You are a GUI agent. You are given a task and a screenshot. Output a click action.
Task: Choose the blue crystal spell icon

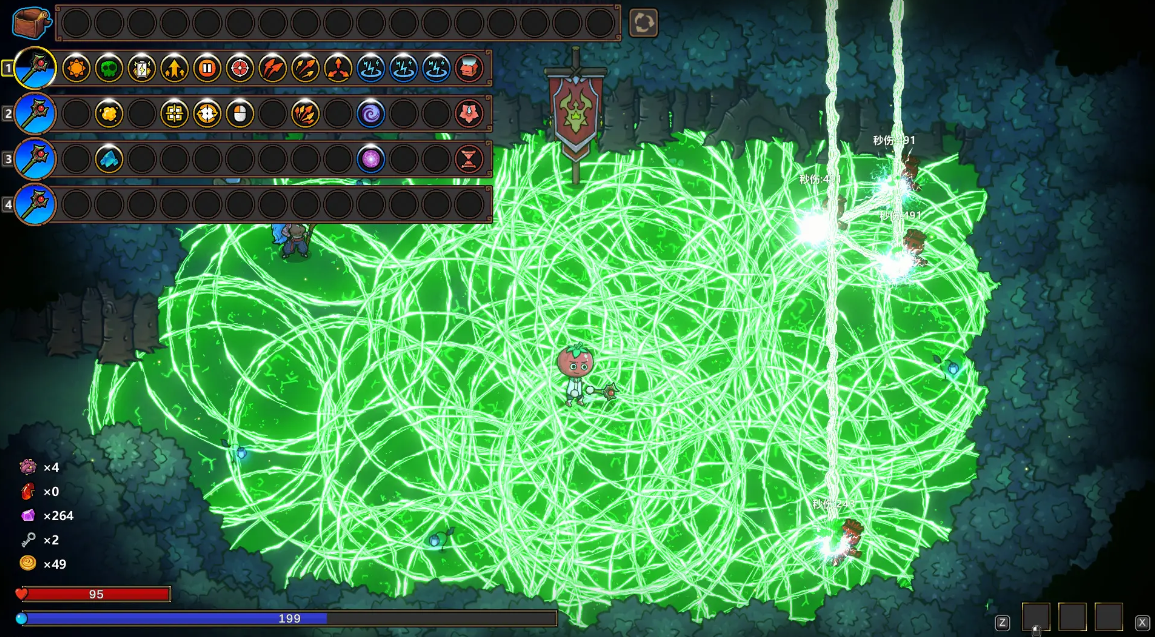(x=109, y=158)
